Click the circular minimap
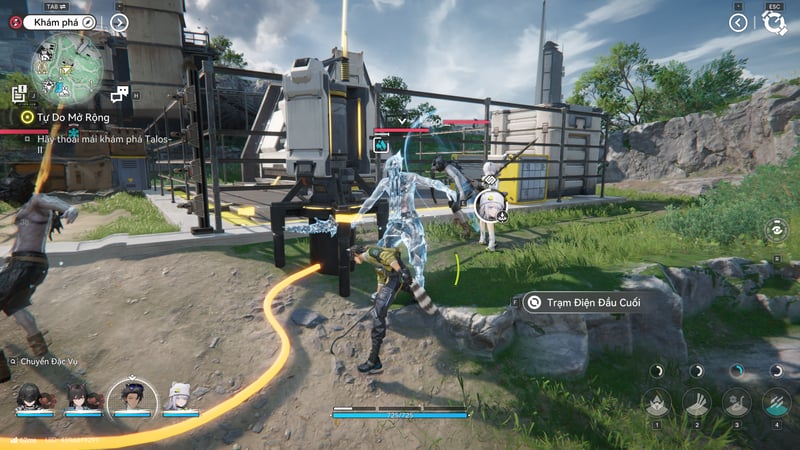Image resolution: width=800 pixels, height=450 pixels. pos(66,68)
